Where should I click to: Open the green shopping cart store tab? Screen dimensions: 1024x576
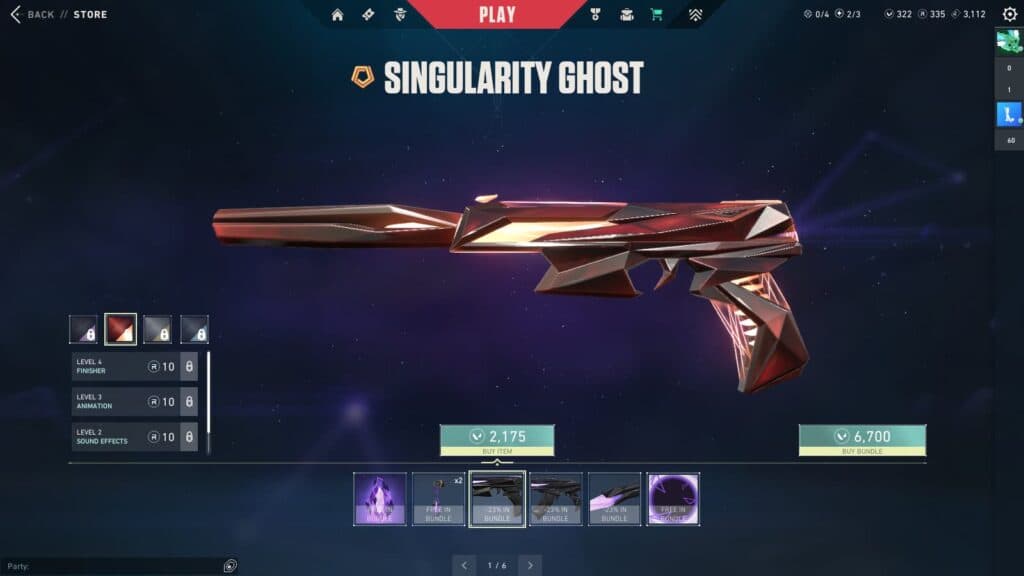point(656,15)
